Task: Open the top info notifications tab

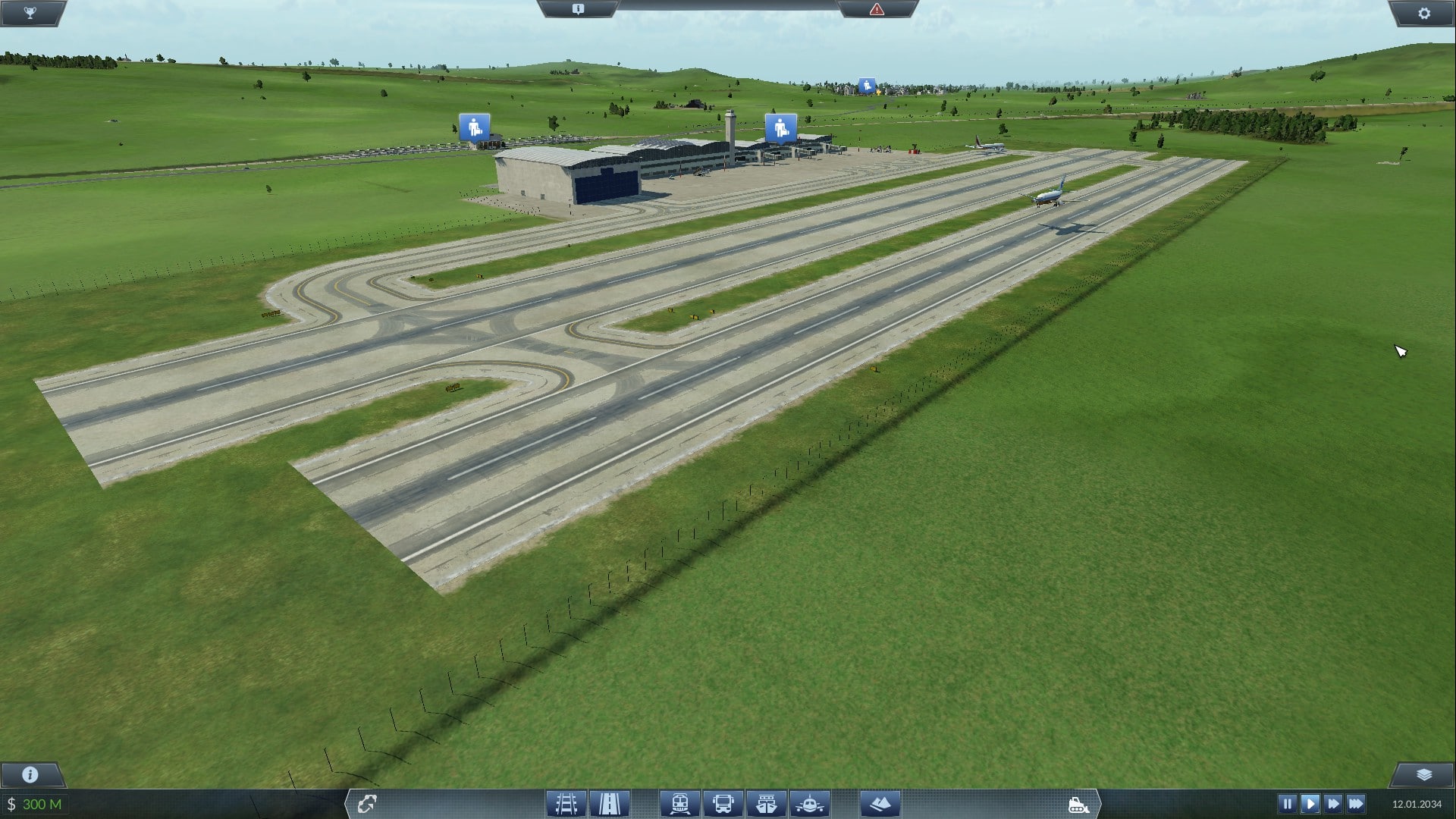Action: 578,9
